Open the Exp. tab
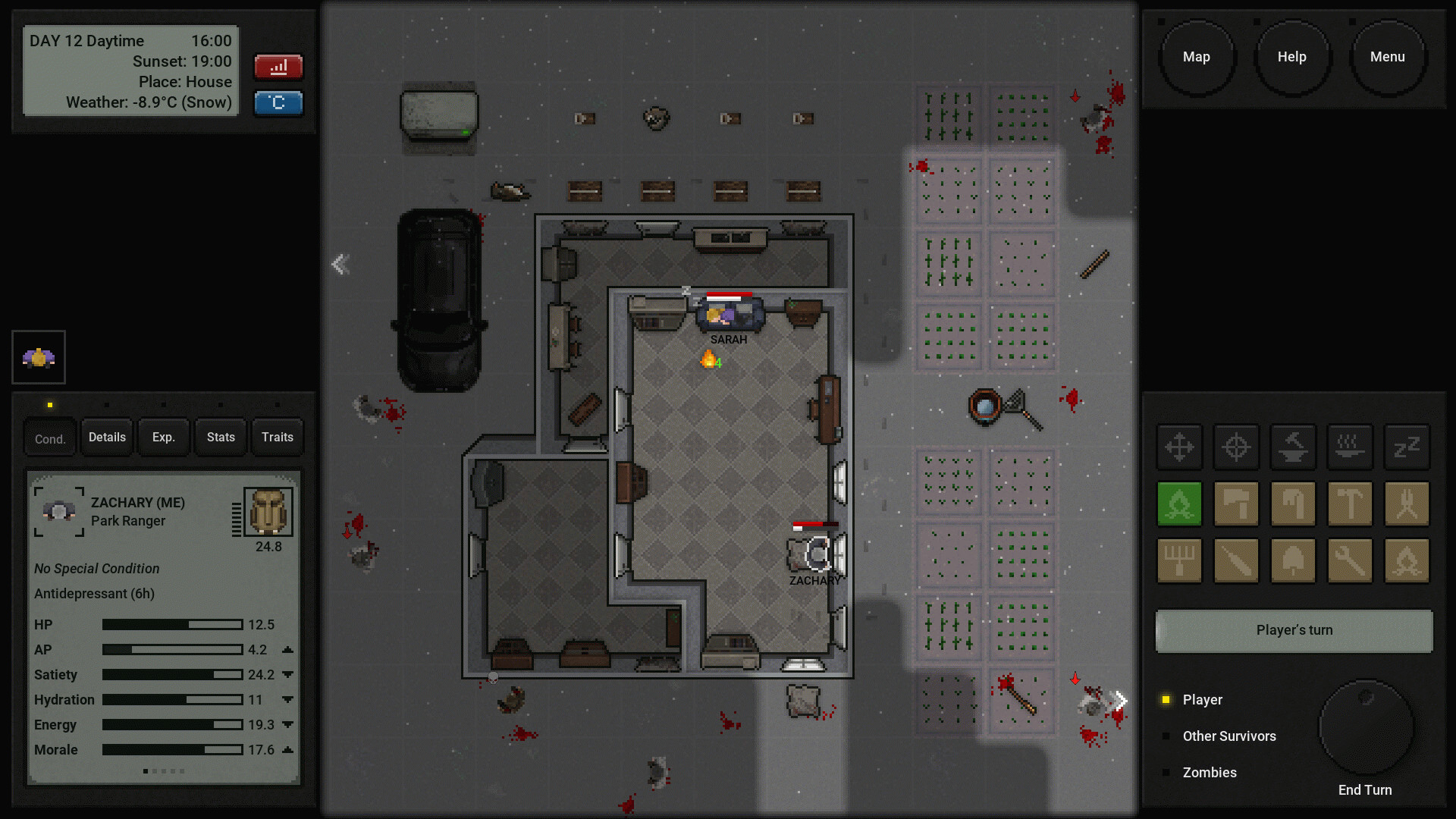 [163, 438]
